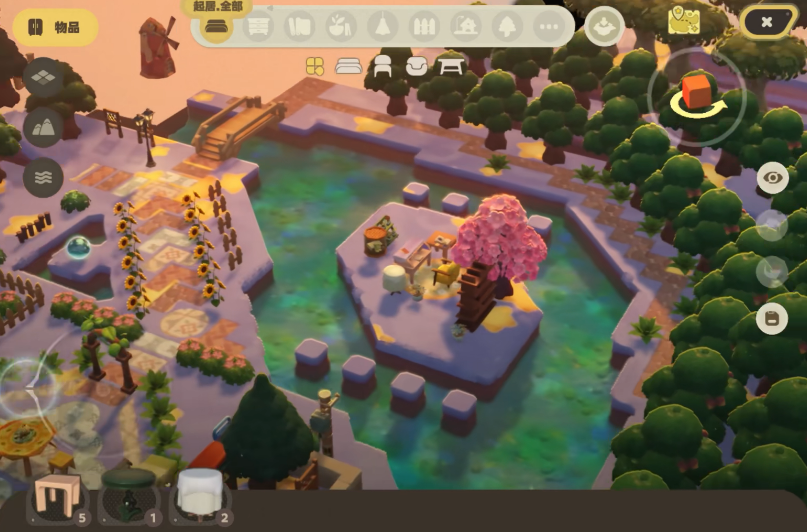
Task: Choose the dark green round table item
Action: pos(128,495)
